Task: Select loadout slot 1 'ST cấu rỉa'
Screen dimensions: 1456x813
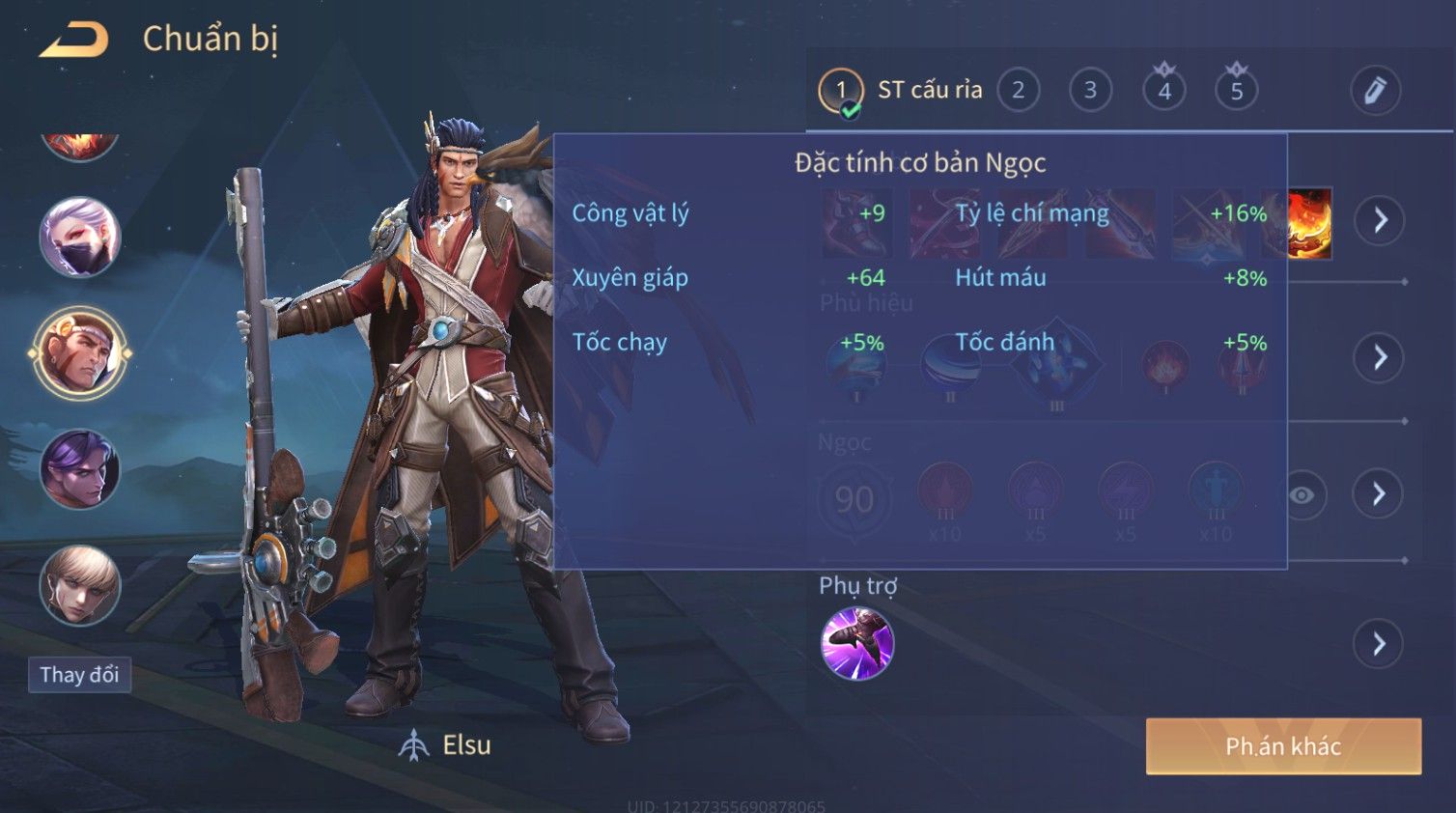Action: click(841, 91)
